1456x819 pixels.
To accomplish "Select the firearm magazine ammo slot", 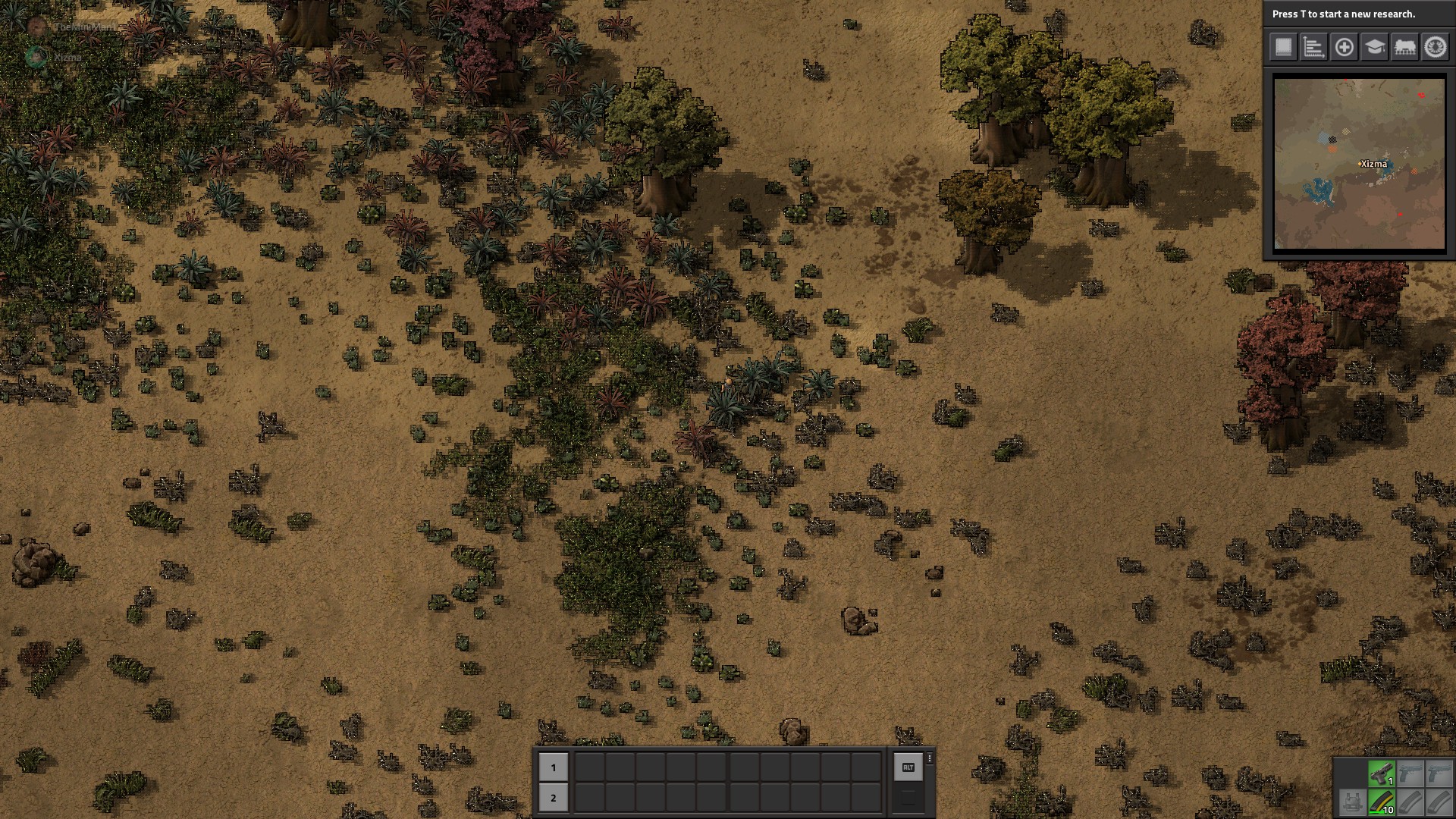I will click(x=1381, y=802).
